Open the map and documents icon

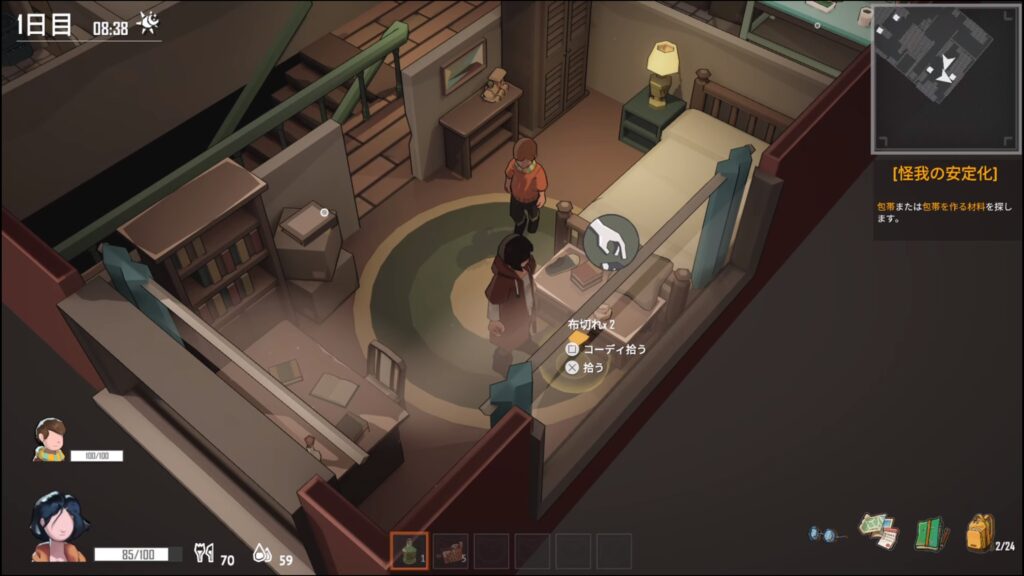pos(878,531)
